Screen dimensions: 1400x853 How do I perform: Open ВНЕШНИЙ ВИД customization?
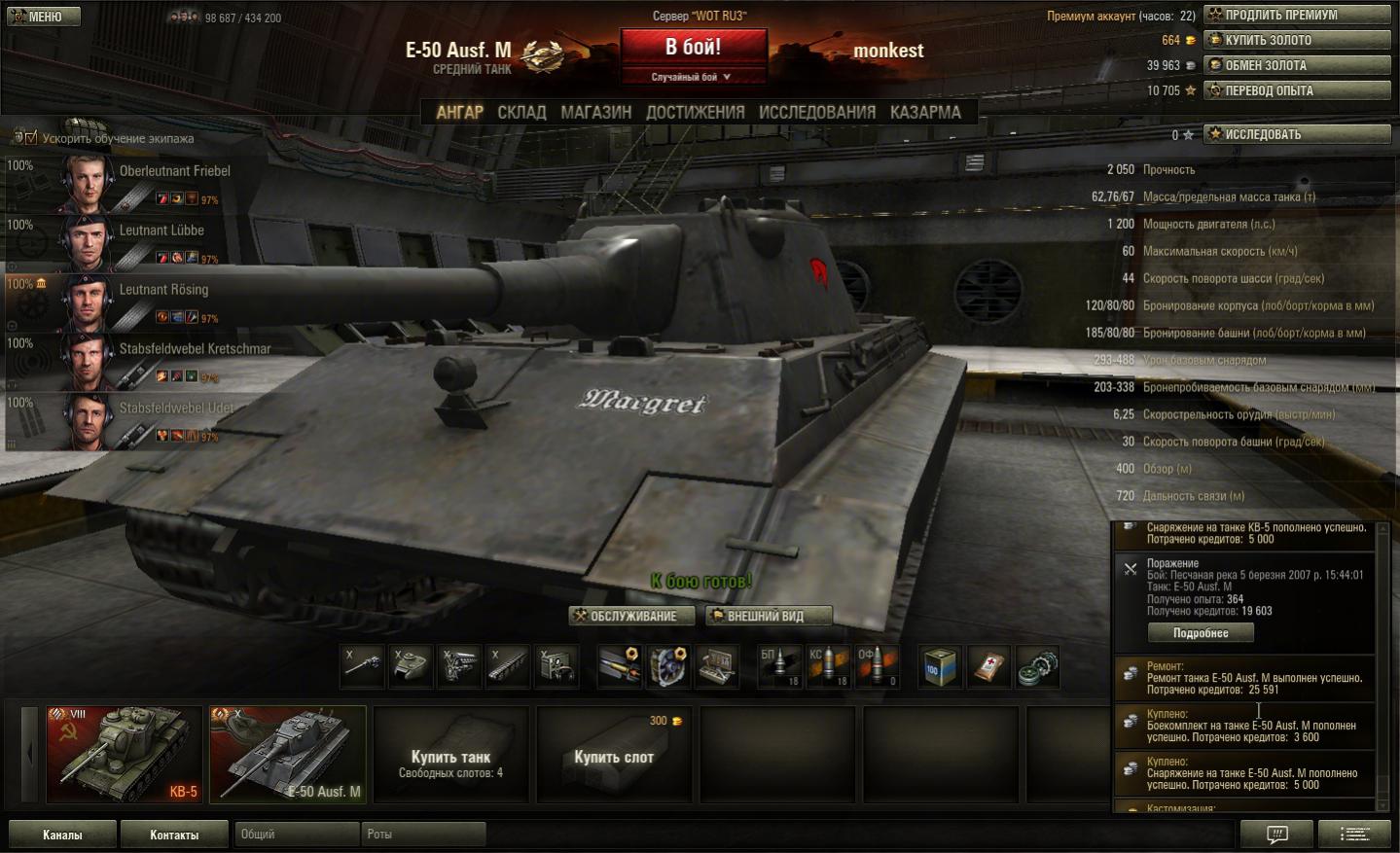[769, 616]
